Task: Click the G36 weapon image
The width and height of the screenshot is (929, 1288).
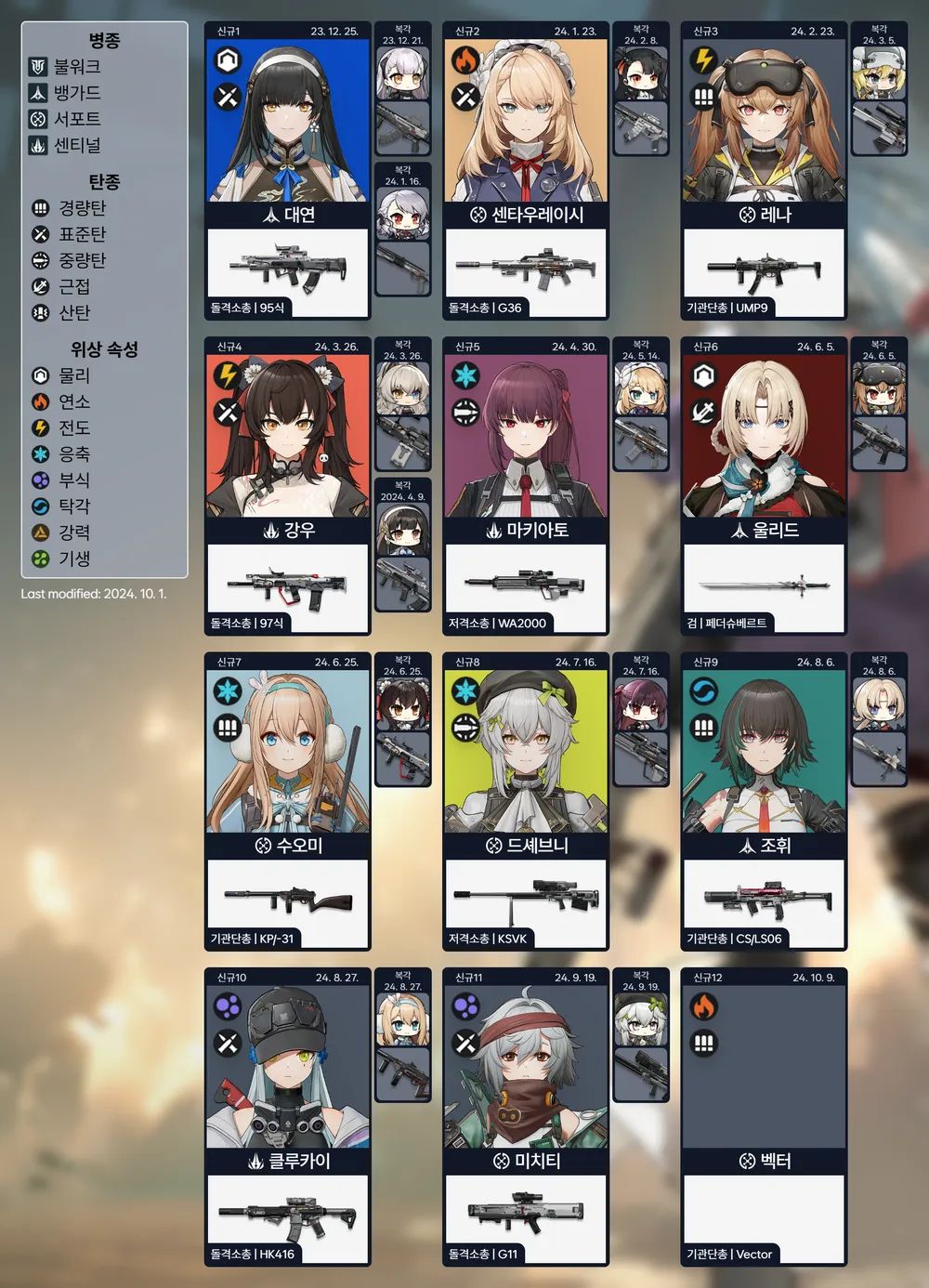Action: pos(525,268)
